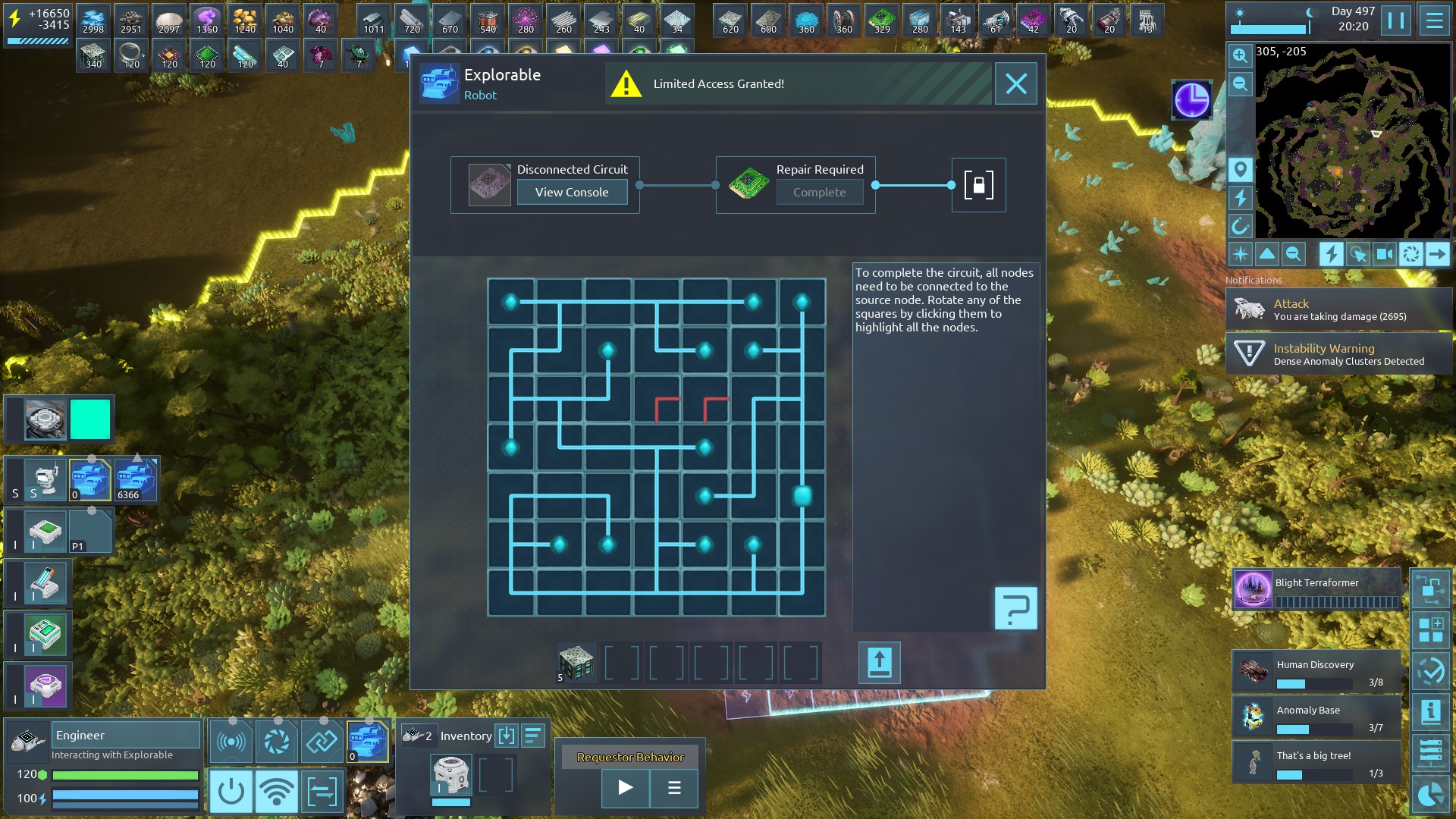
Task: Close the Explorable robot window
Action: [1016, 83]
